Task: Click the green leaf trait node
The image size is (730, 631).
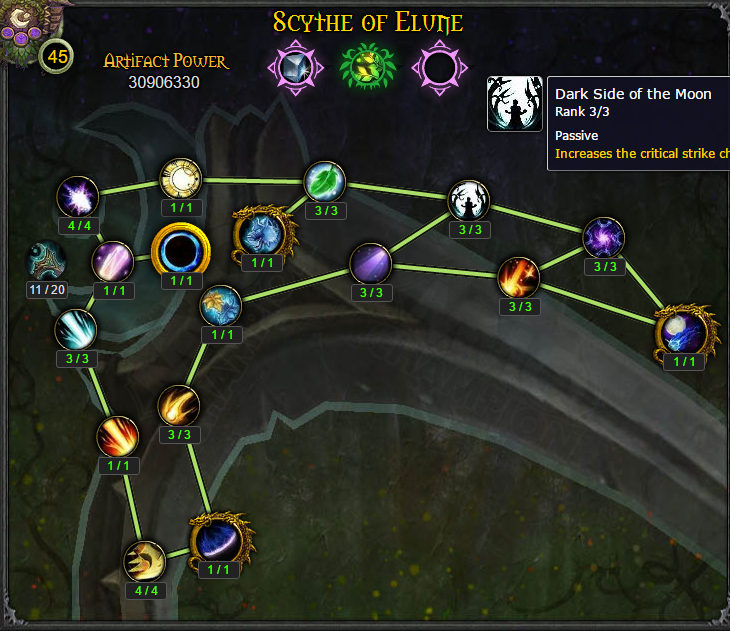Action: (x=325, y=182)
